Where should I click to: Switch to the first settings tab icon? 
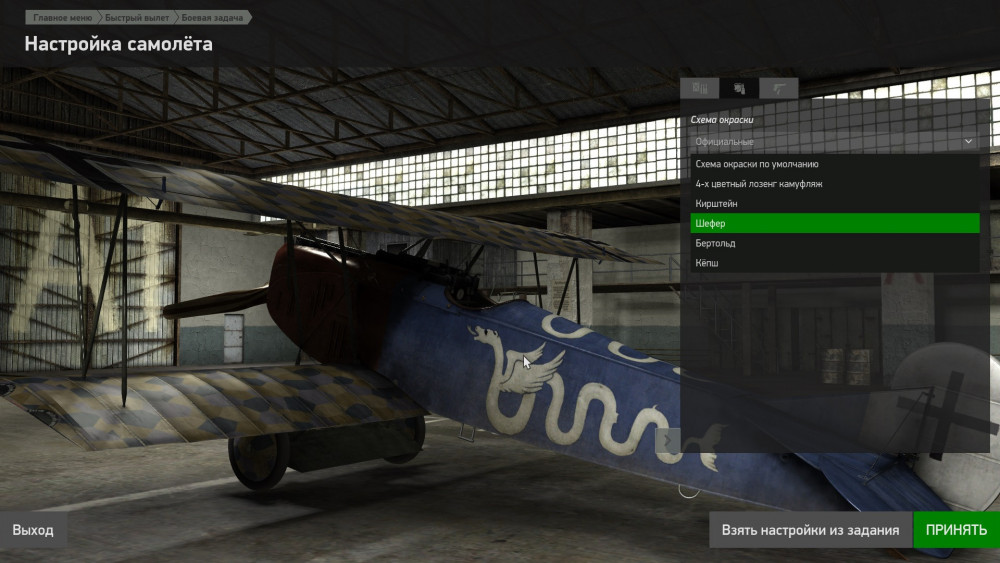point(700,88)
